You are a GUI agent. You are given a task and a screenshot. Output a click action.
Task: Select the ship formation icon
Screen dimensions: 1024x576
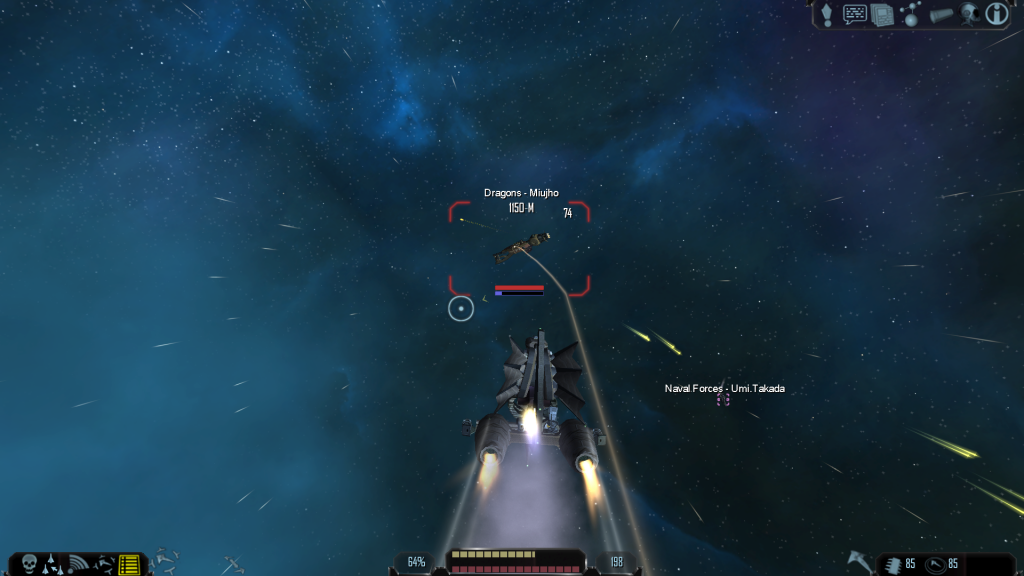(x=53, y=564)
